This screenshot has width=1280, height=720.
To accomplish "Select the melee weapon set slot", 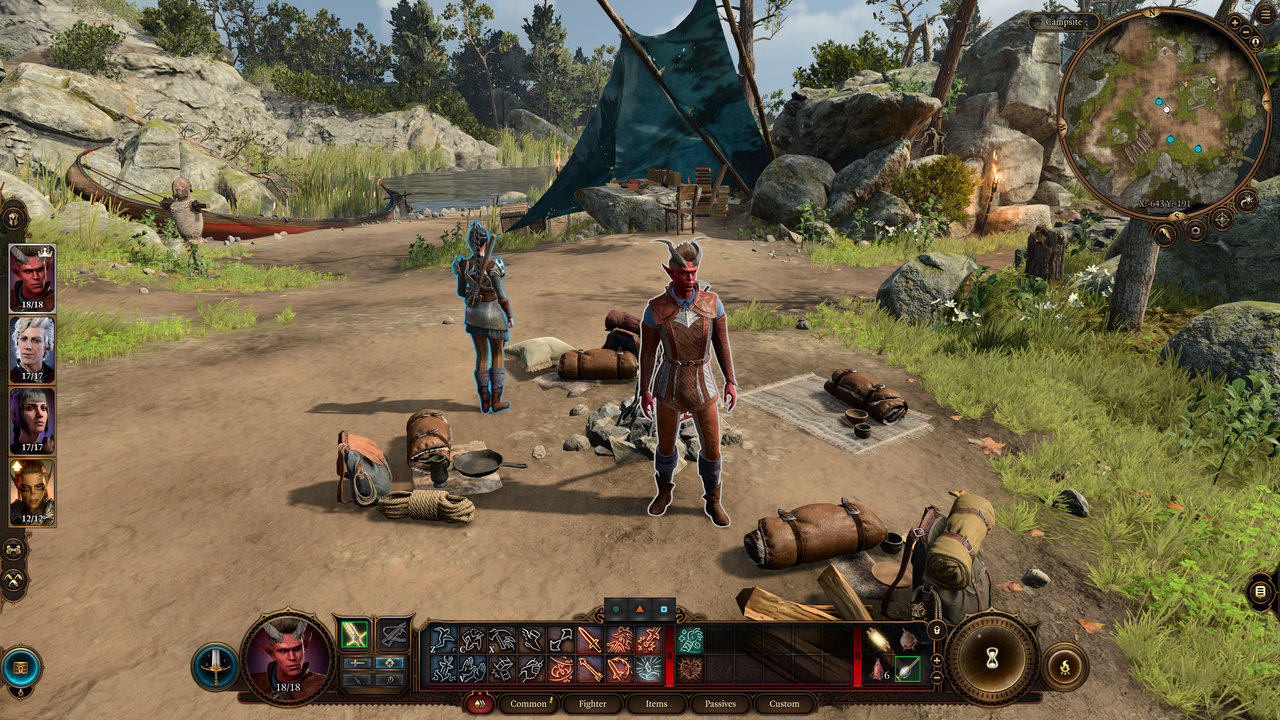I will pos(354,634).
